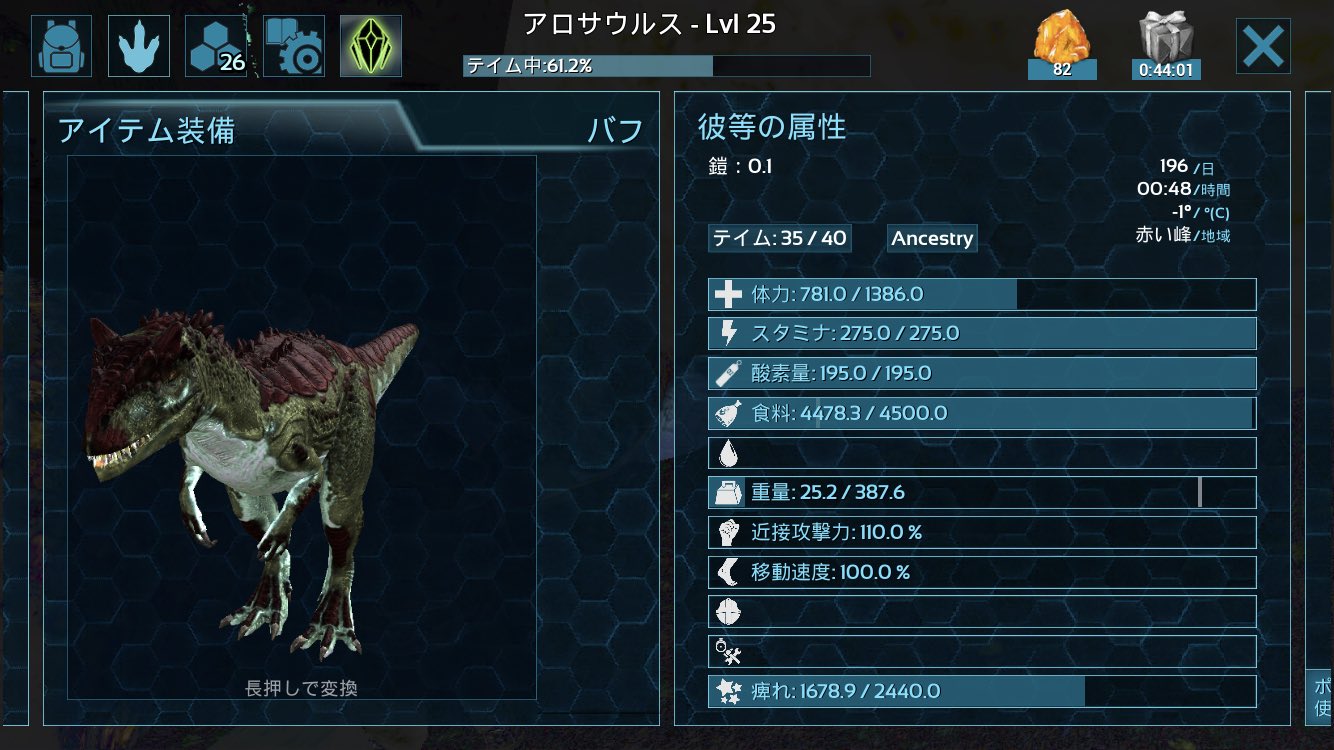The width and height of the screenshot is (1334, 750).
Task: Open the Ancestry panel
Action: (x=931, y=238)
